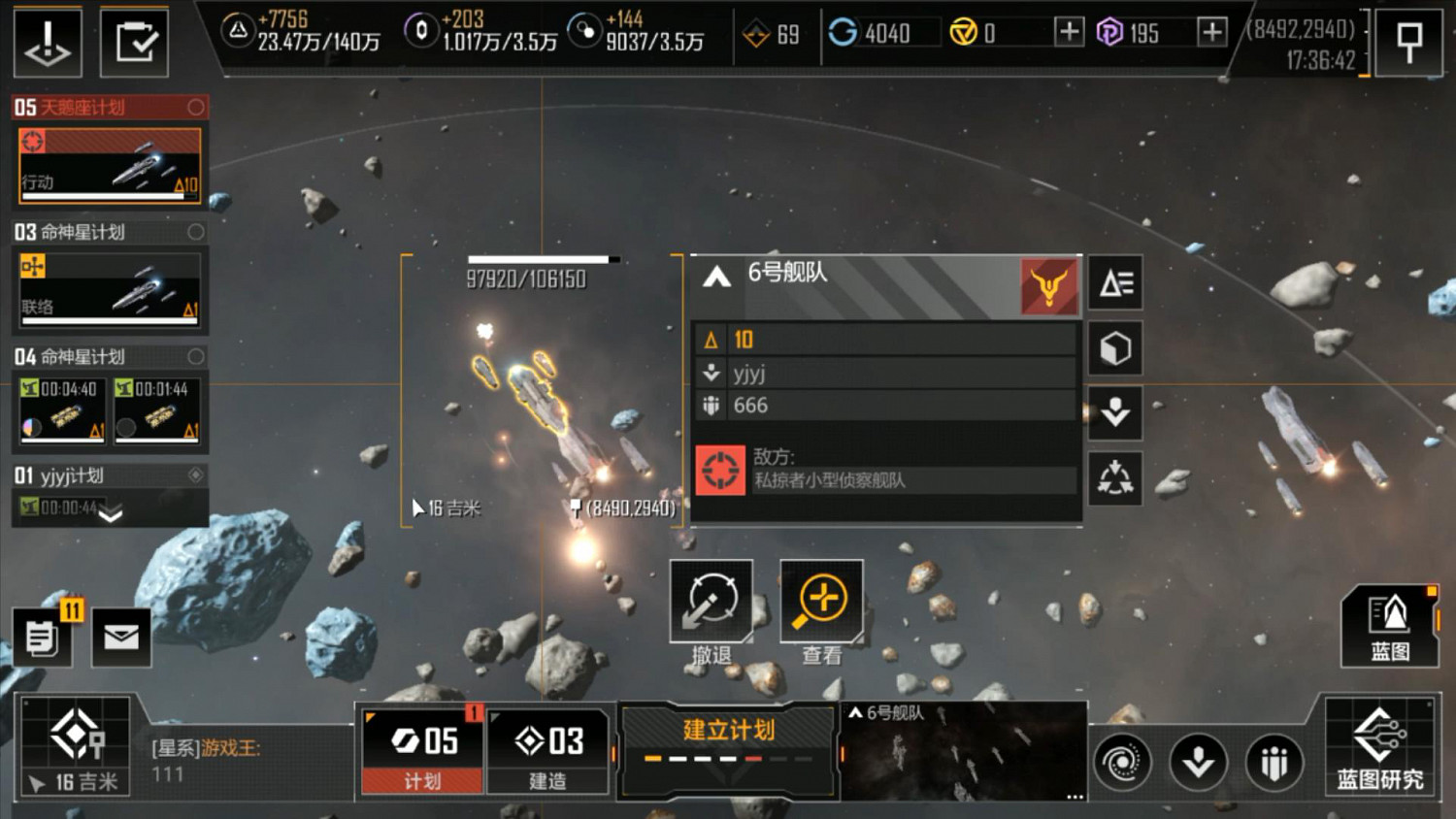Switch to the 03 建造 tab
The width and height of the screenshot is (1456, 819).
point(548,751)
